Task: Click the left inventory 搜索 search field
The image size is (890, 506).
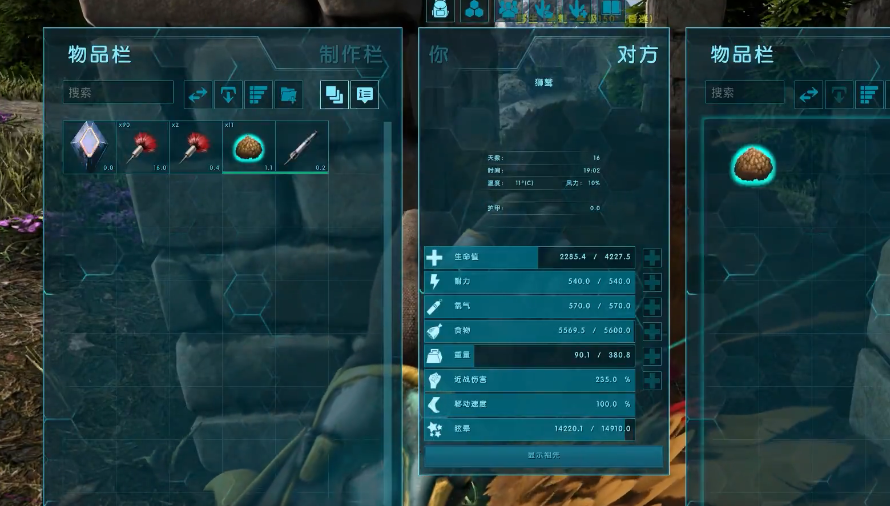Action: [118, 93]
